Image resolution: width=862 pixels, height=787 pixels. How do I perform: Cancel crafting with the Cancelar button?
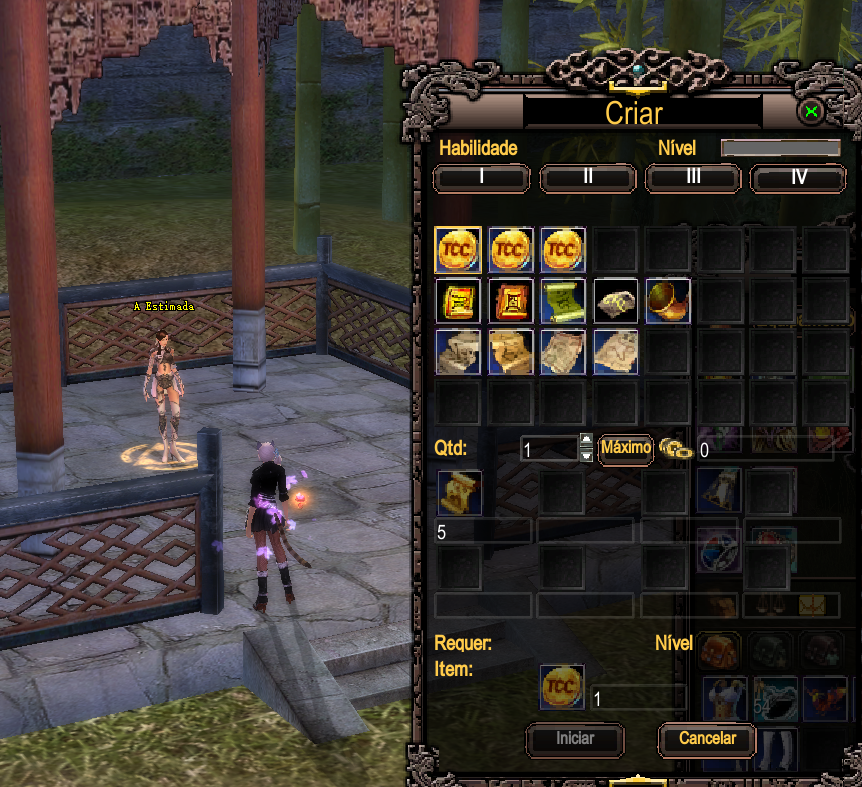click(x=707, y=739)
